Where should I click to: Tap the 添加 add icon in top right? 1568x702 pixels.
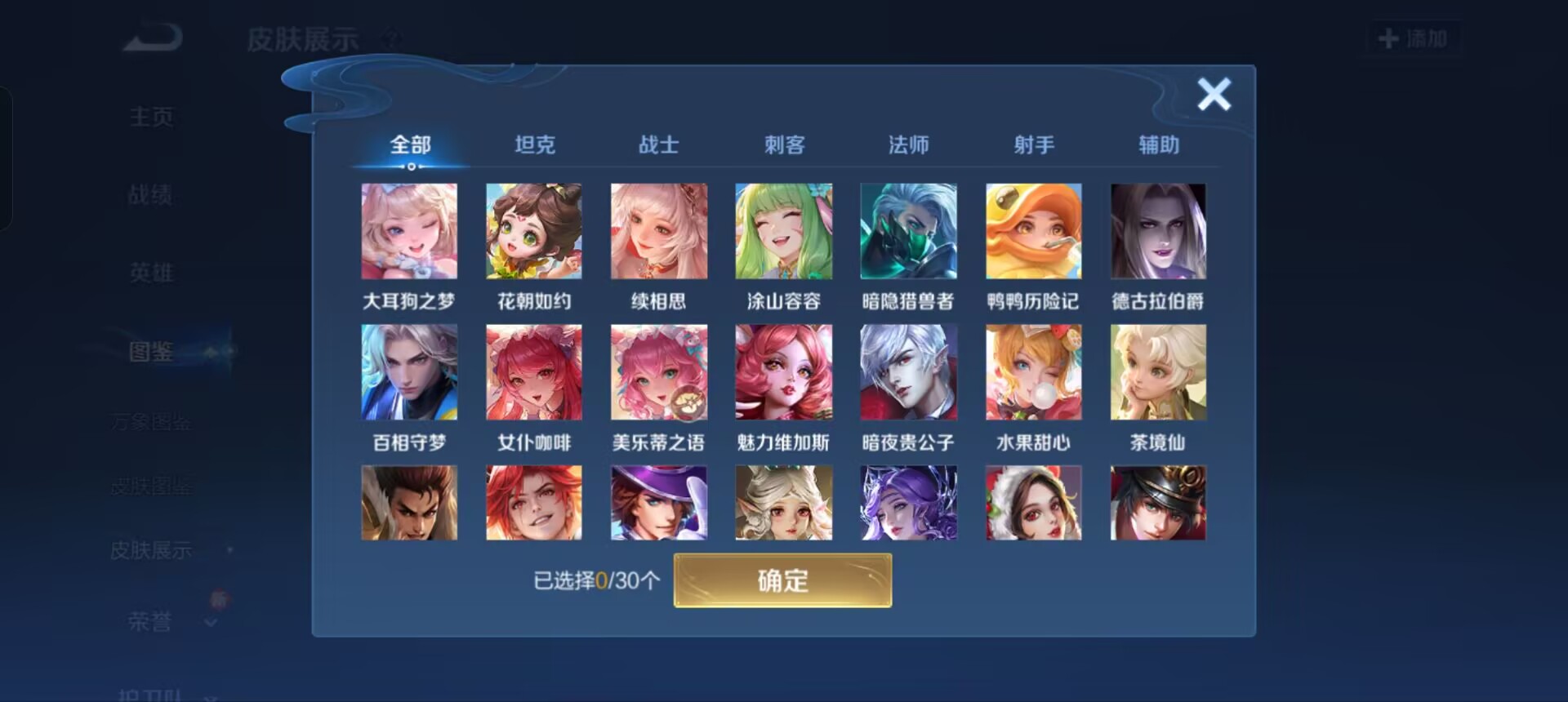pyautogui.click(x=1413, y=37)
